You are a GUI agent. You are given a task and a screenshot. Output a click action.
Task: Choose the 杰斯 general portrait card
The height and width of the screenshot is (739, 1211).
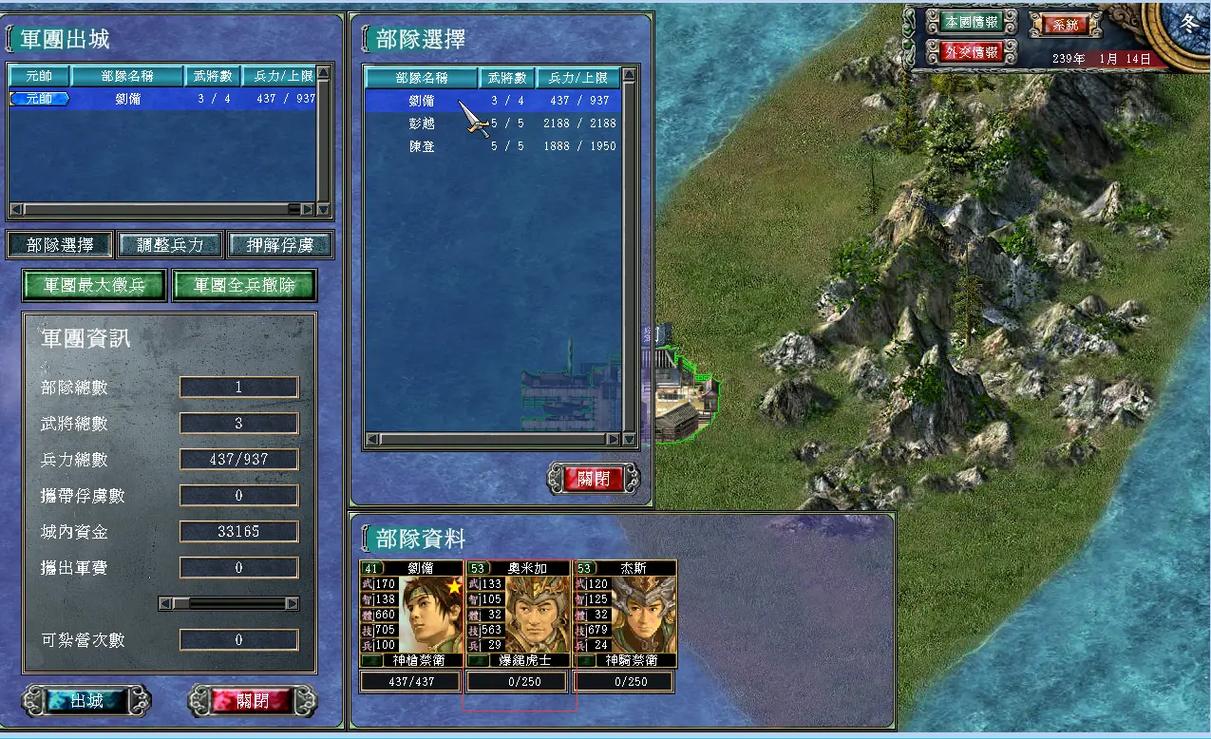[625, 615]
